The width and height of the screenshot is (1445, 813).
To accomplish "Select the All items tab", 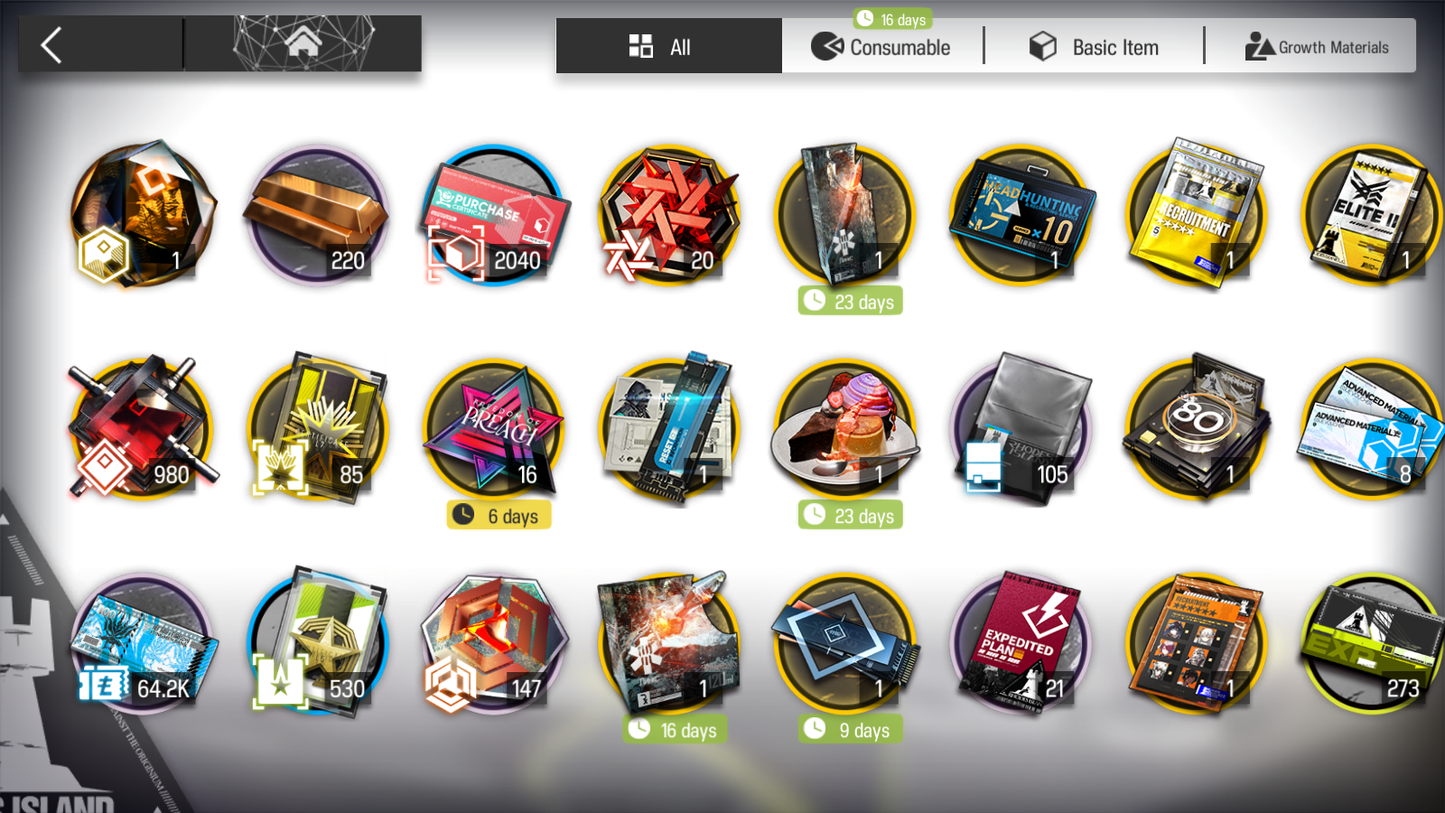I will [668, 47].
